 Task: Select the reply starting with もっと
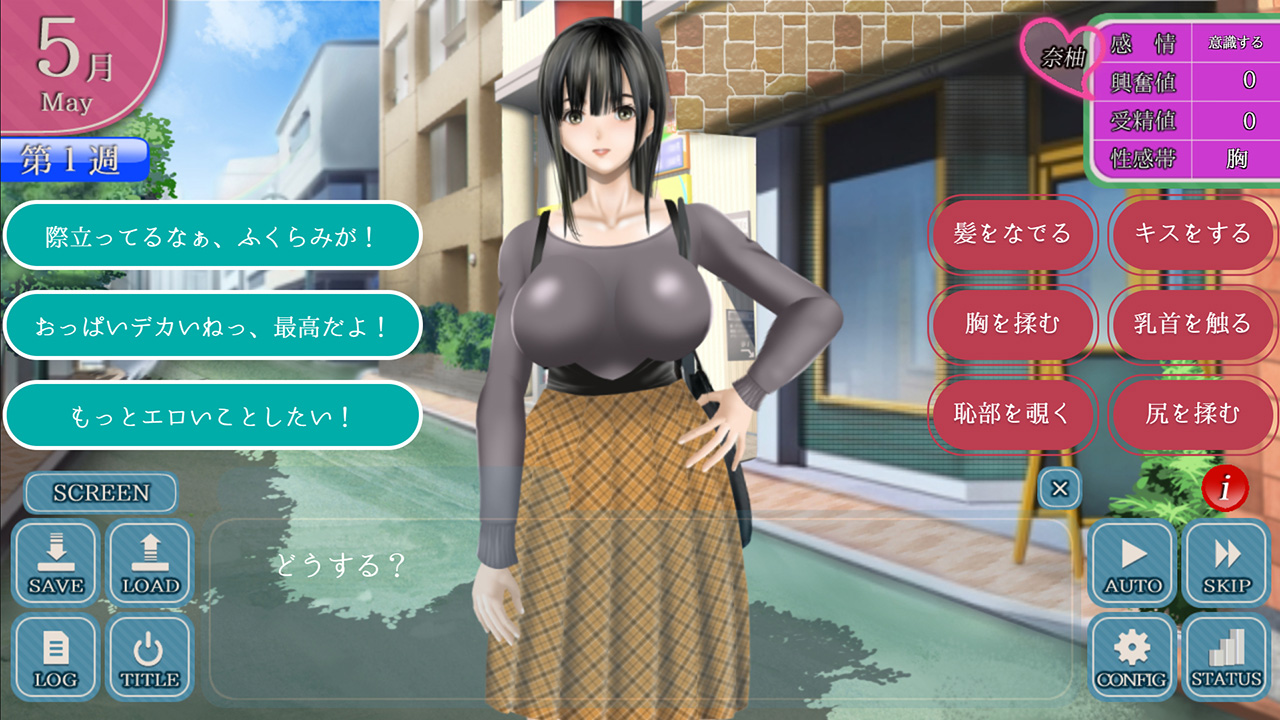tap(212, 415)
